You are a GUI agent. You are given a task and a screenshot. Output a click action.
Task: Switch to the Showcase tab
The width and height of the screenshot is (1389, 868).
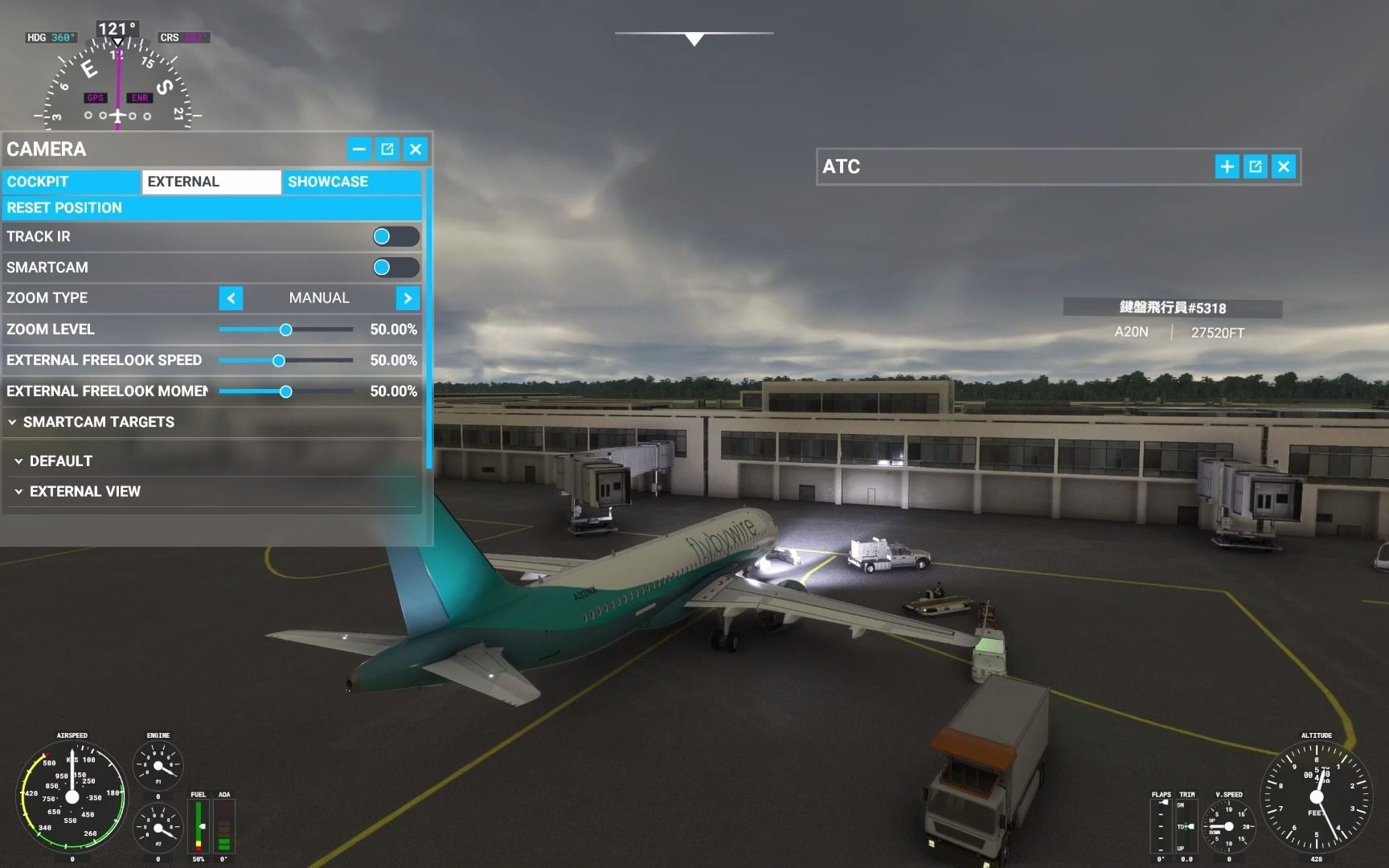pyautogui.click(x=328, y=182)
